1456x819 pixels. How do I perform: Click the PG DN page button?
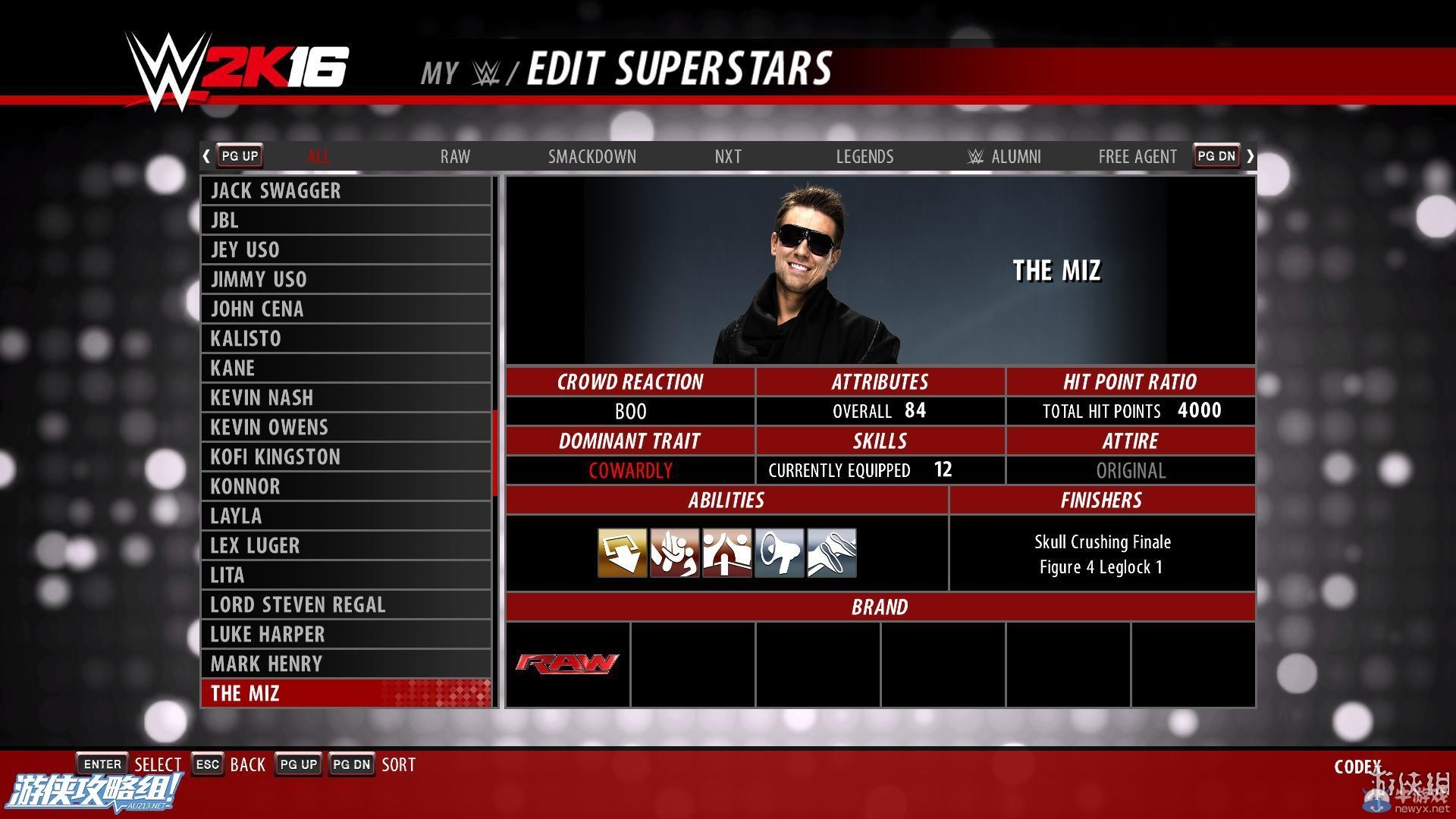1215,155
